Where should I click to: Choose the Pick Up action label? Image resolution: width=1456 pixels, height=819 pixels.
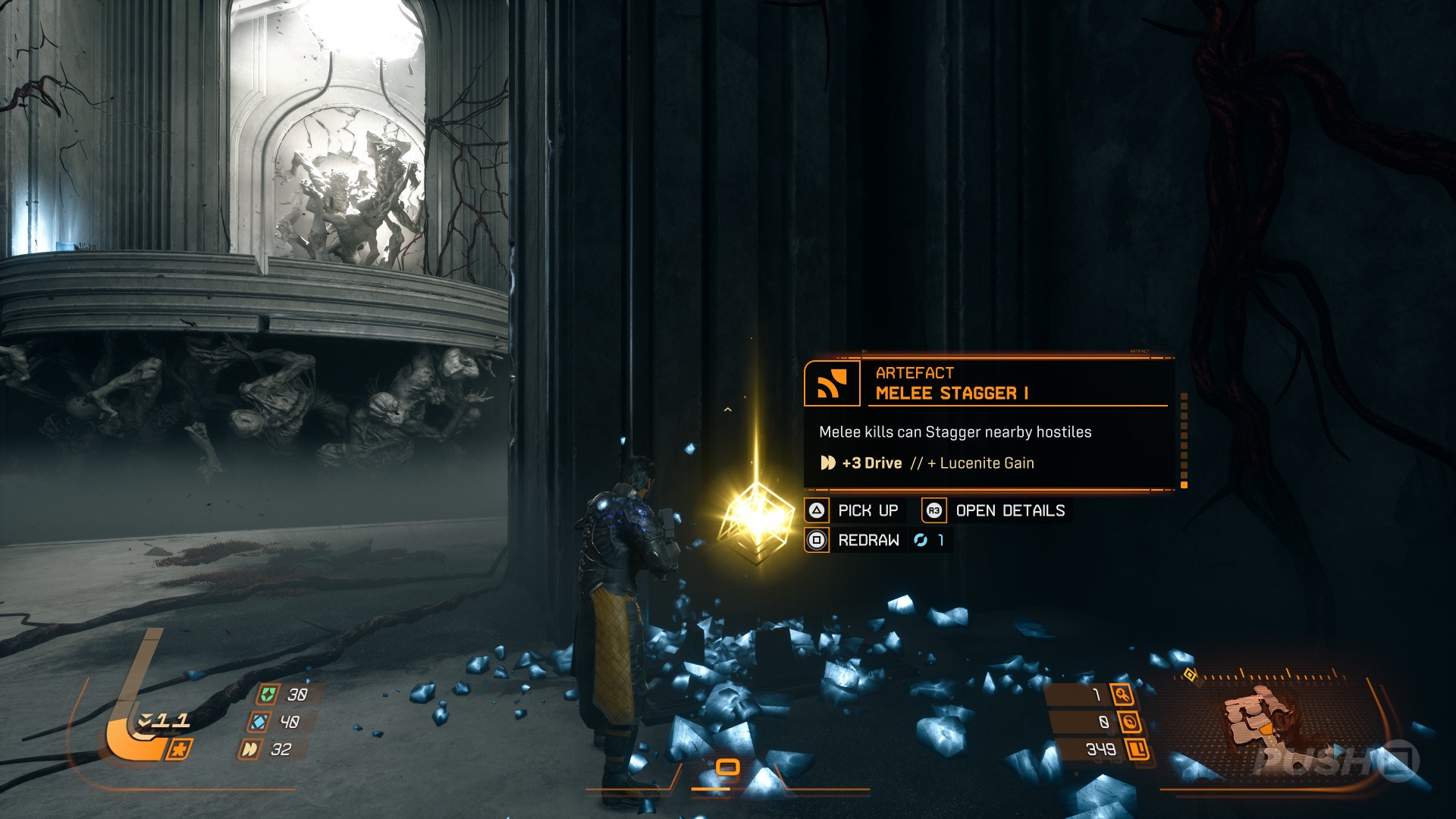[x=868, y=510]
